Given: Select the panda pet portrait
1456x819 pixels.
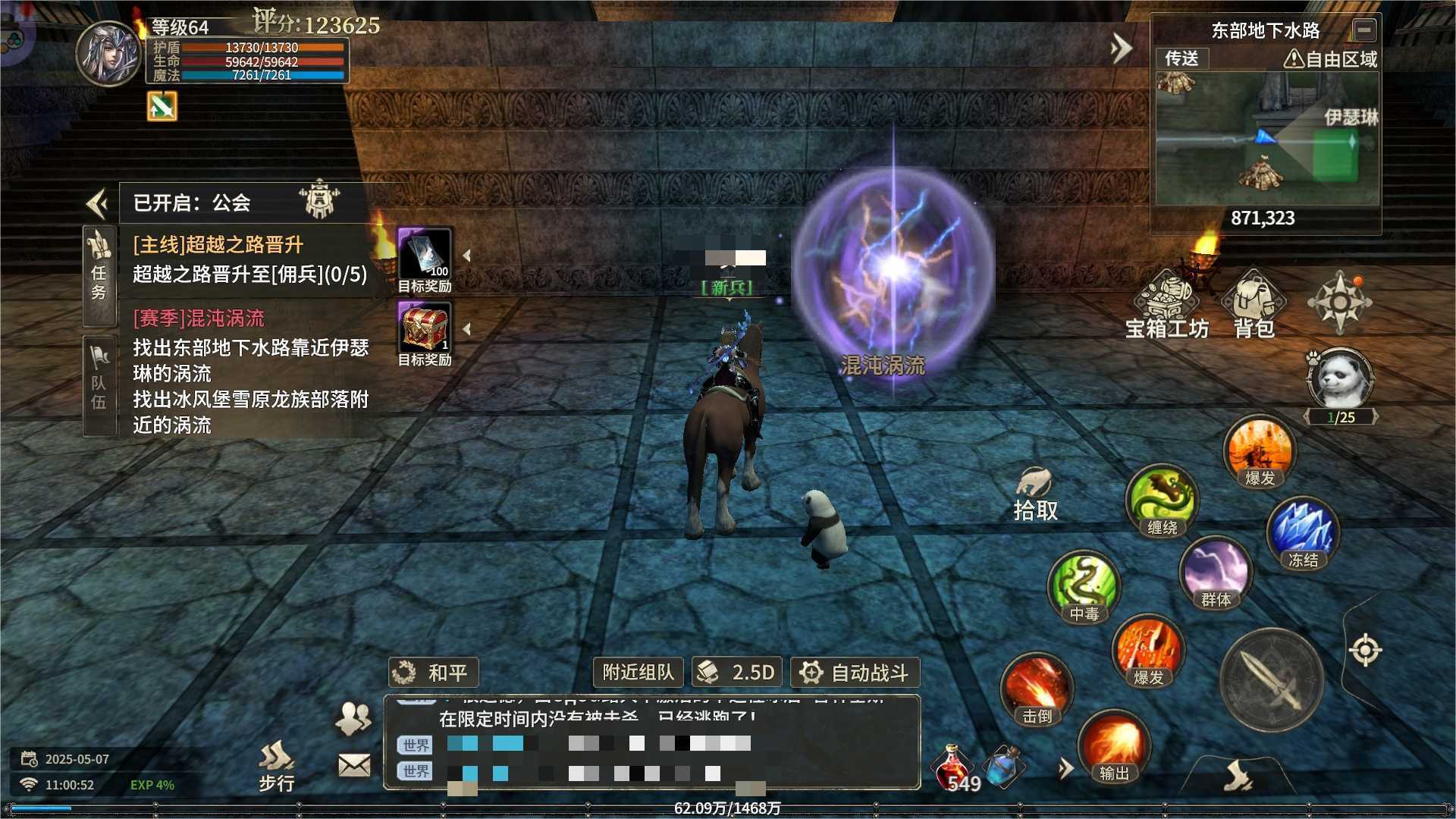Looking at the screenshot, I should pyautogui.click(x=1340, y=378).
